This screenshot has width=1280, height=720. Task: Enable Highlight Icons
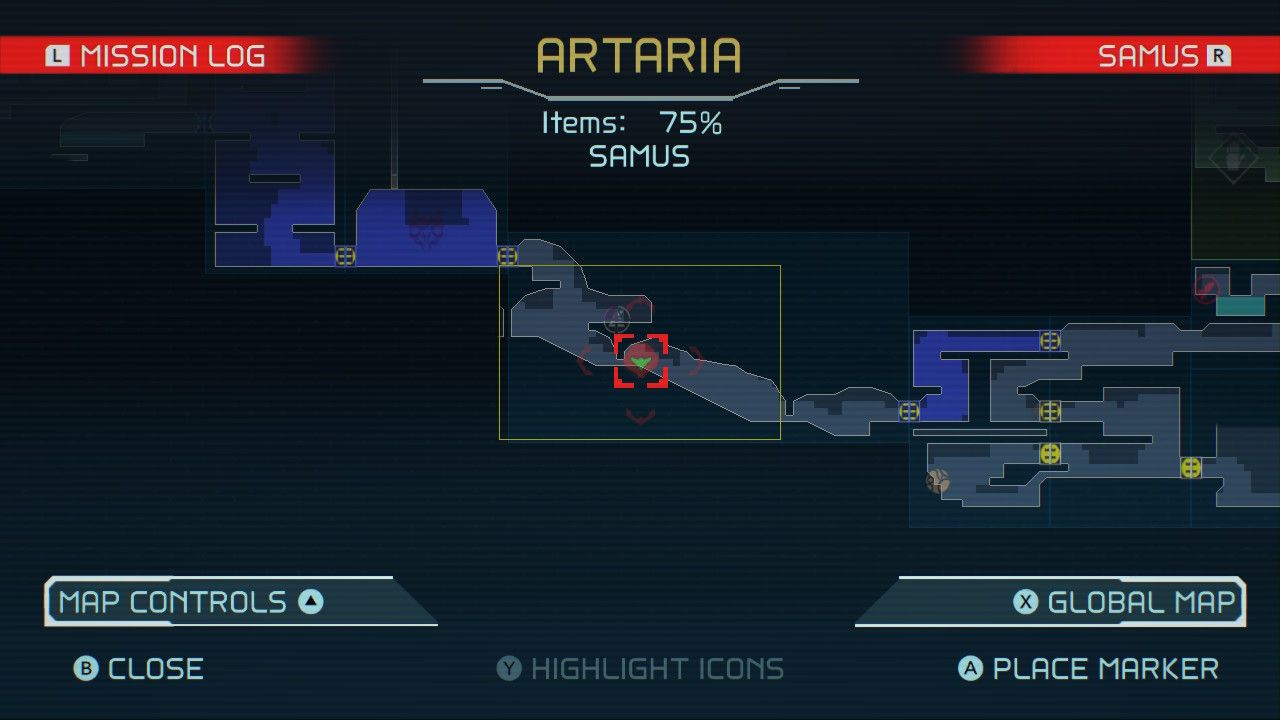[640, 668]
